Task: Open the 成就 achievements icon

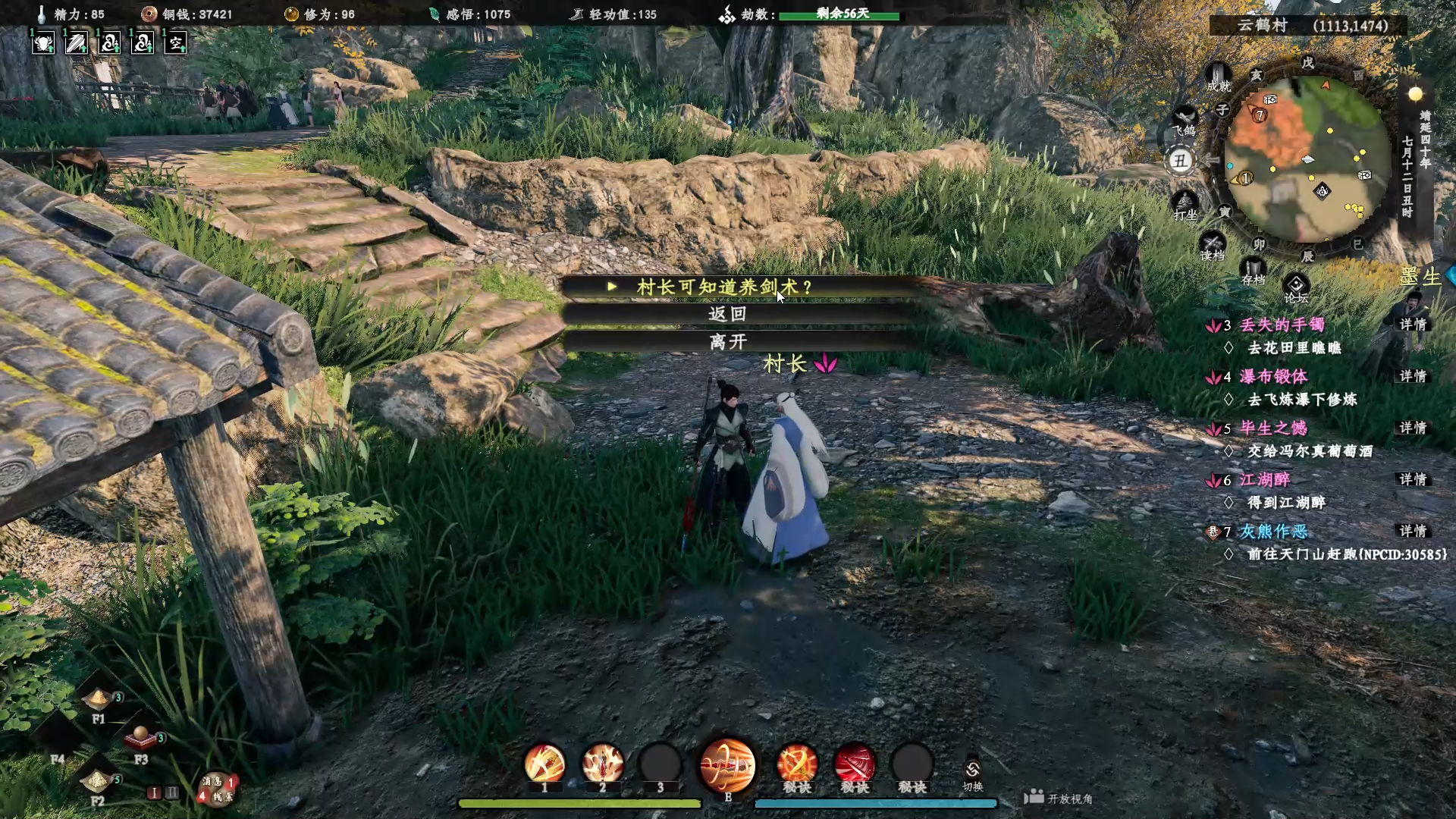Action: pyautogui.click(x=1219, y=77)
